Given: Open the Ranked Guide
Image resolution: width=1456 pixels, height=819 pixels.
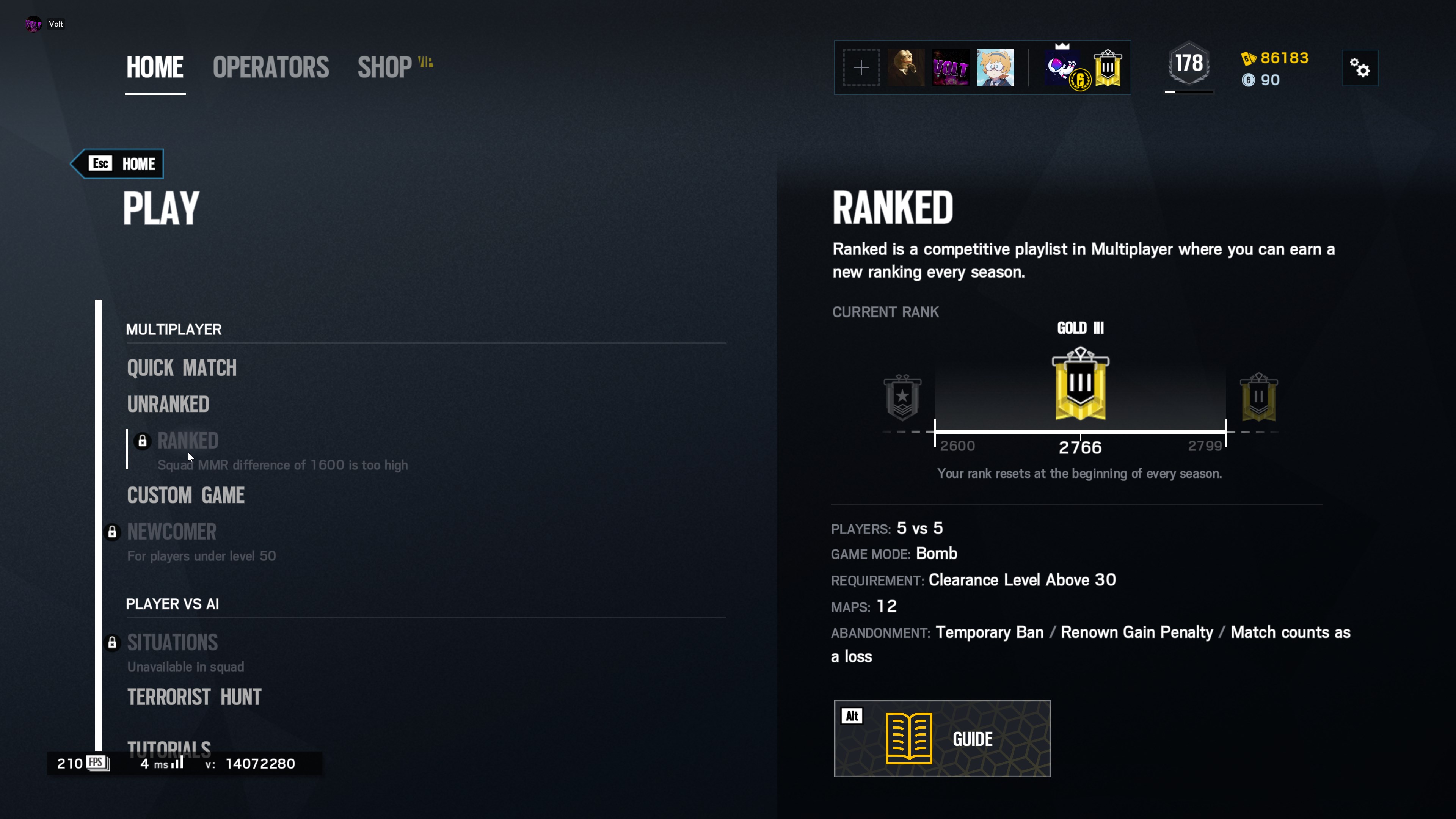Looking at the screenshot, I should coord(942,739).
